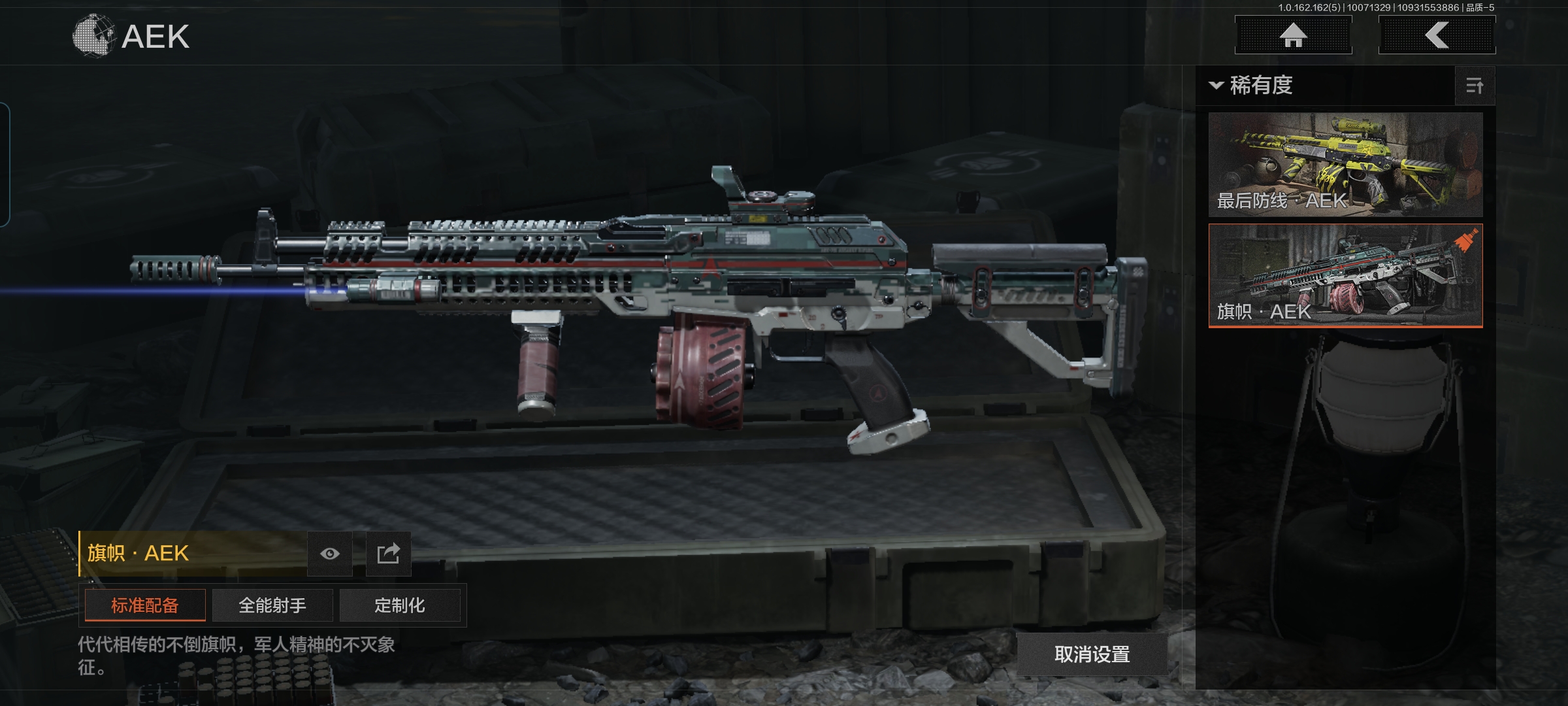This screenshot has width=1568, height=706.
Task: Switch to the 全能射手 tab
Action: point(272,605)
